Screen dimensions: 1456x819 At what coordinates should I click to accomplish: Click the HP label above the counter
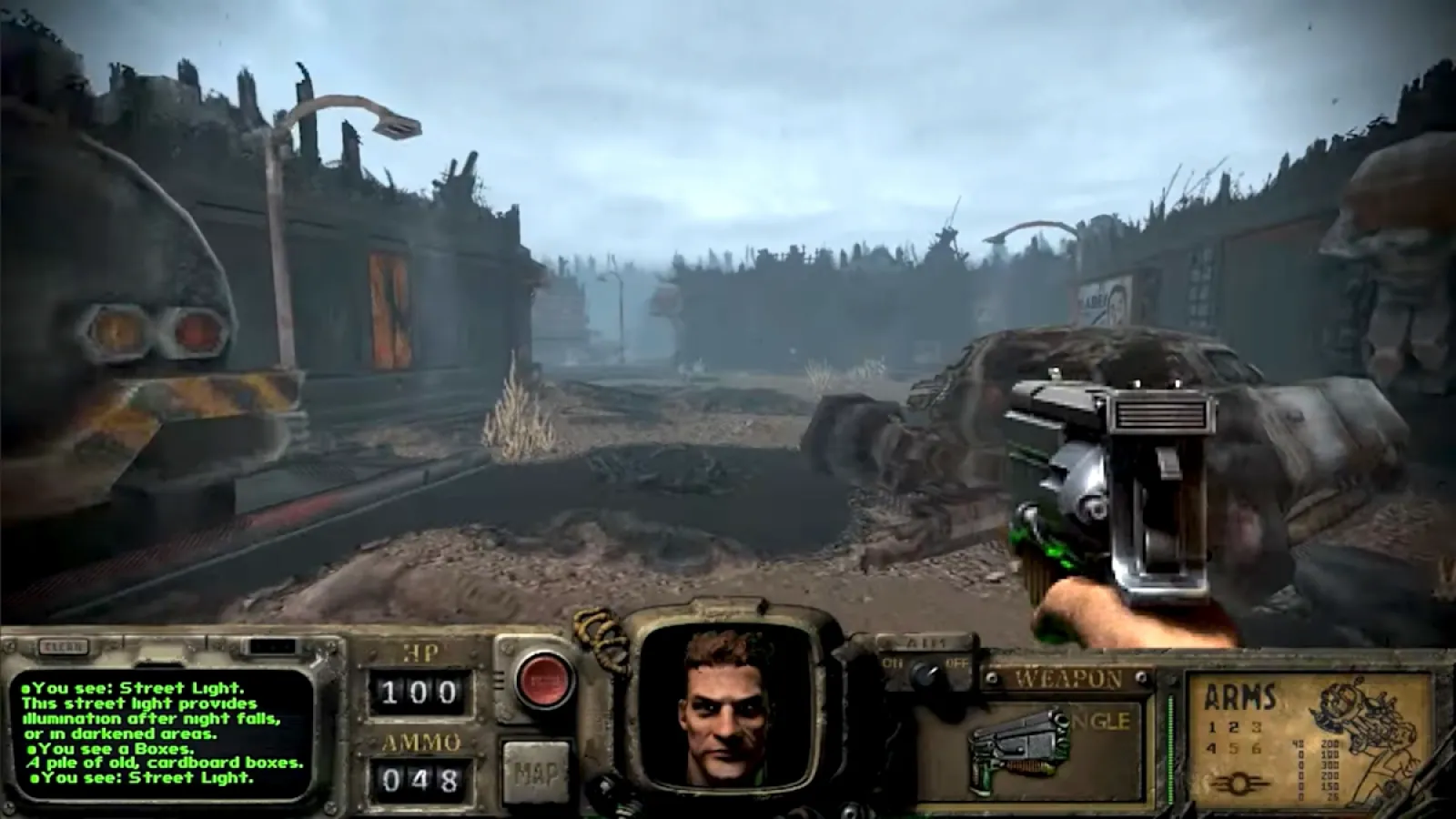pyautogui.click(x=419, y=653)
